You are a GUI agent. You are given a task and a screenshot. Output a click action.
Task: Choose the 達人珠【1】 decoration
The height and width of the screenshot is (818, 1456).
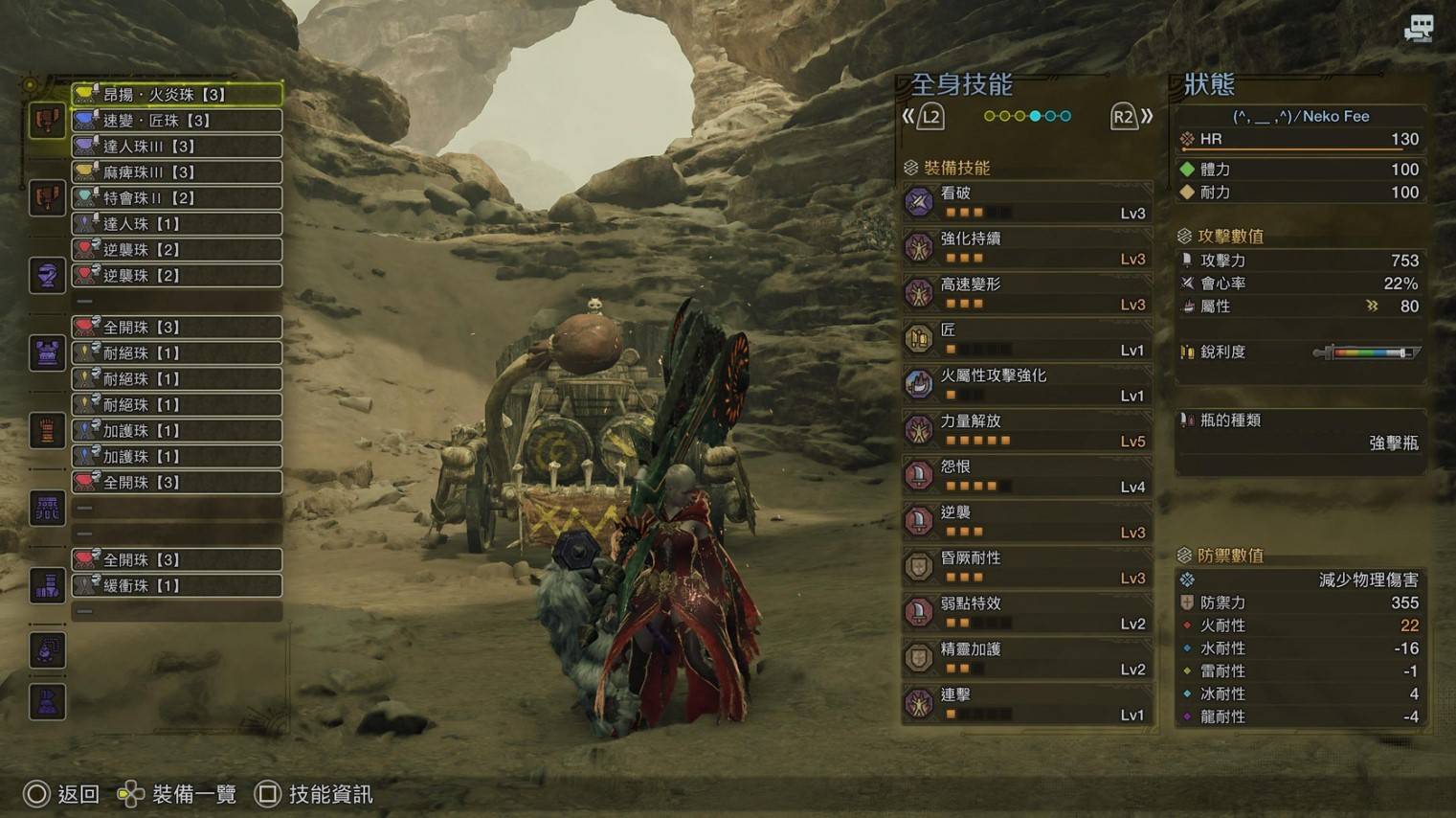point(177,224)
